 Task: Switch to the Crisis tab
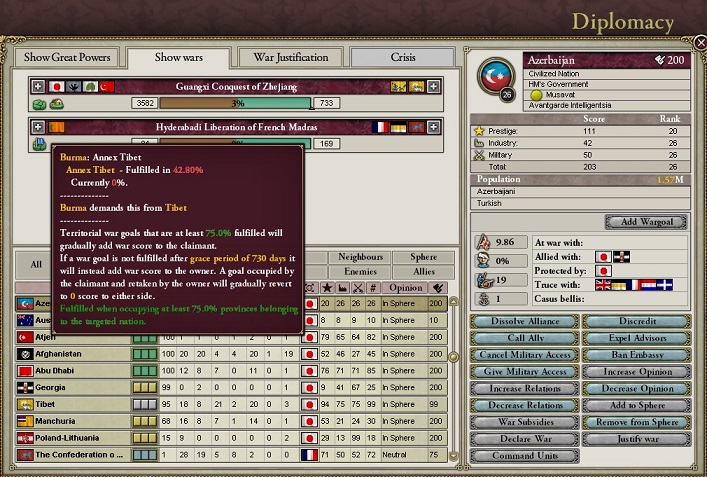[403, 57]
